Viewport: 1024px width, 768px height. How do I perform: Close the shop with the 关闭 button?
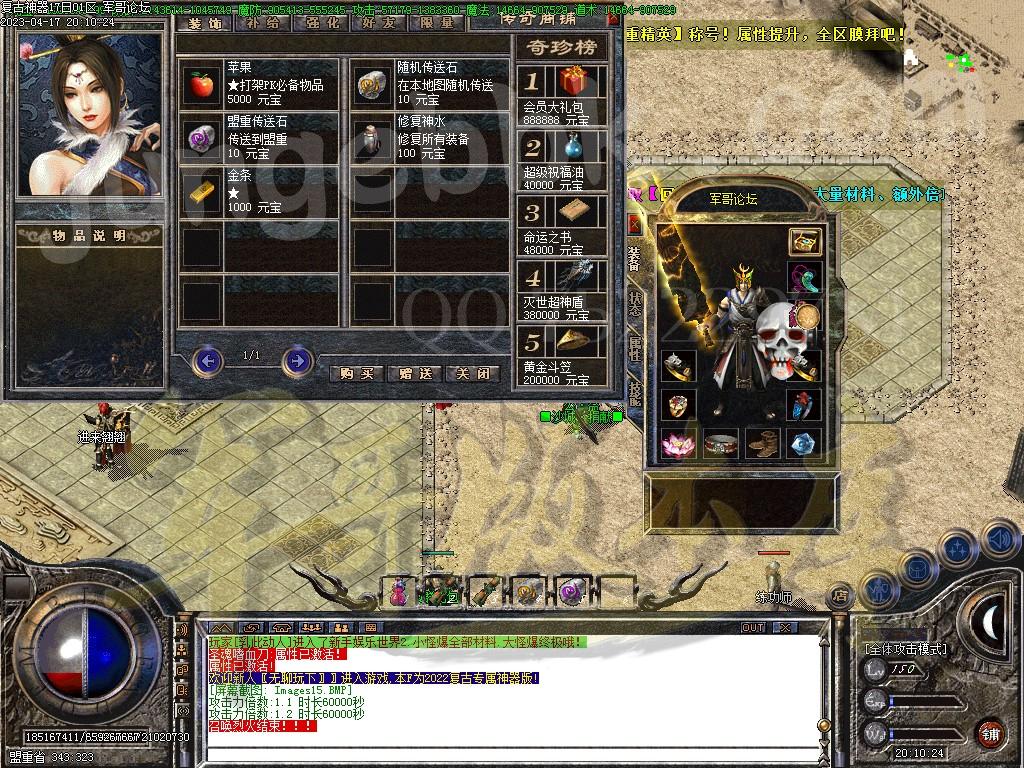[x=472, y=373]
